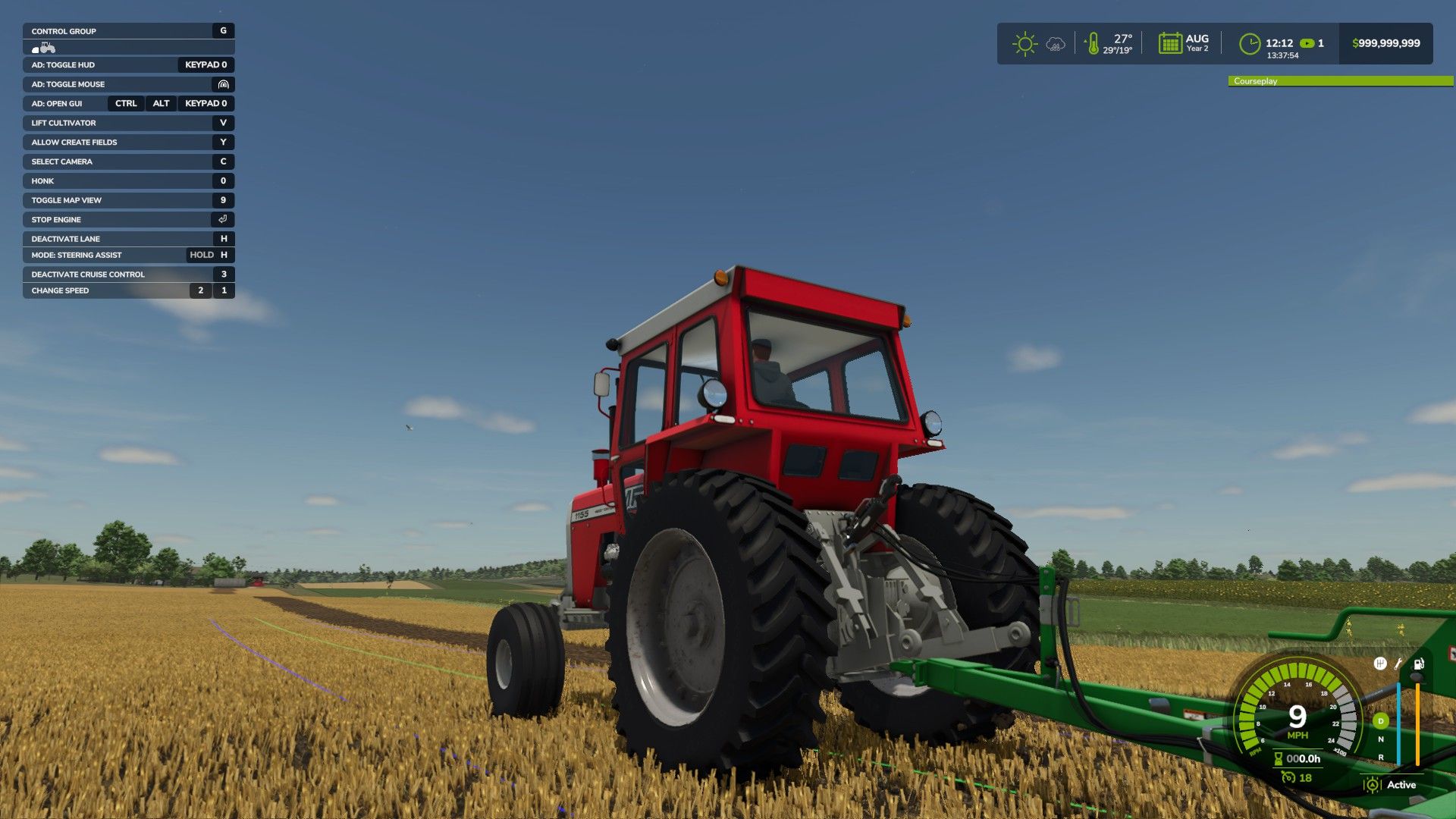Screen dimensions: 1456x819
Task: Click the fuel pump icon
Action: click(1419, 664)
